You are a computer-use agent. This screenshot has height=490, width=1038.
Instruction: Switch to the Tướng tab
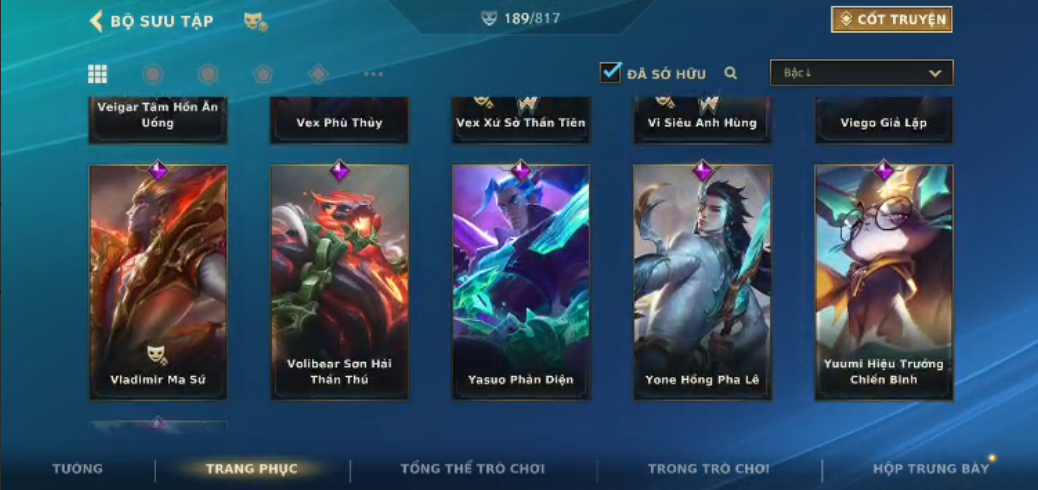click(x=77, y=468)
